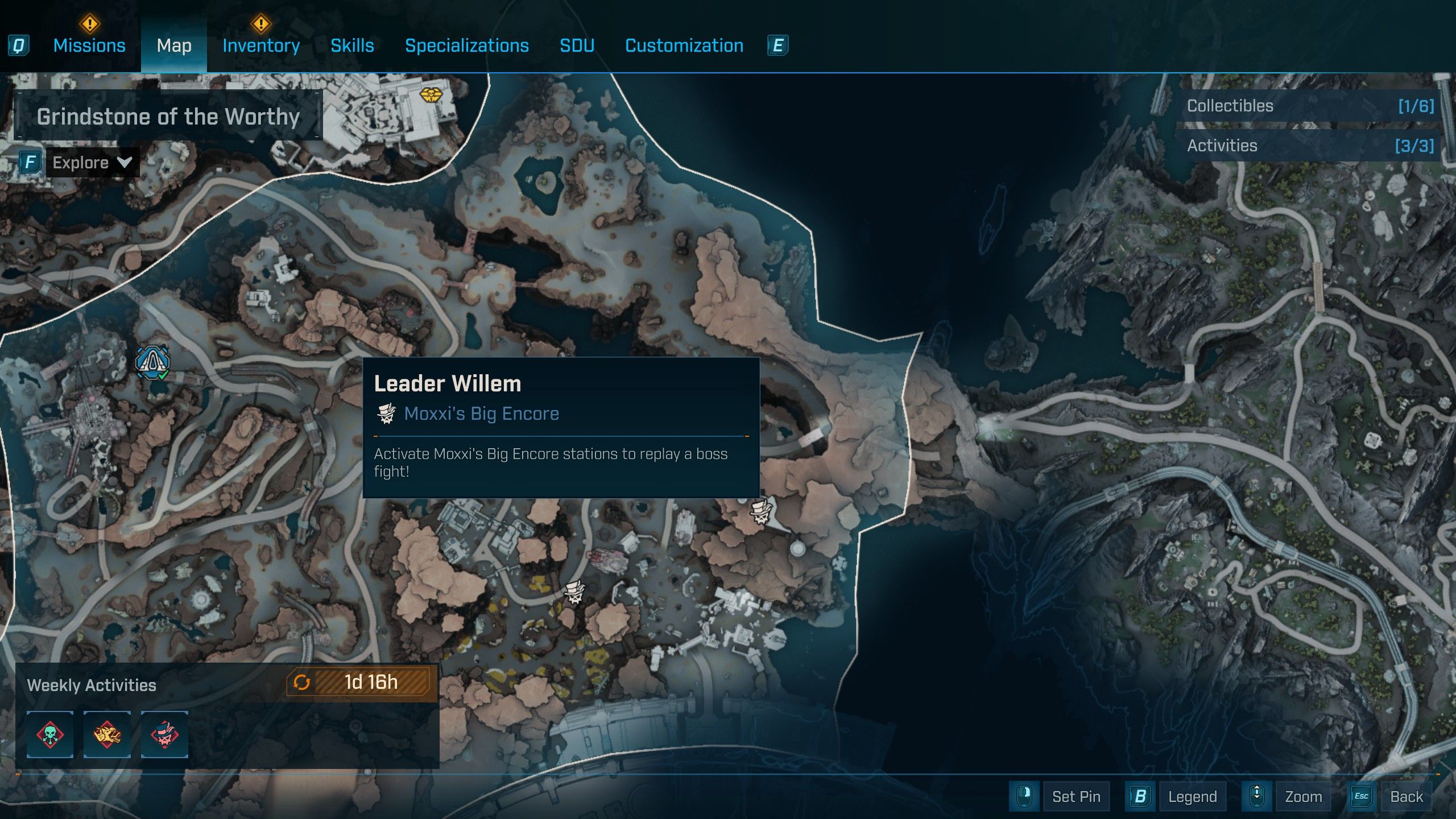Open the Inventory tab
Screen dimensions: 1456x819
[261, 45]
